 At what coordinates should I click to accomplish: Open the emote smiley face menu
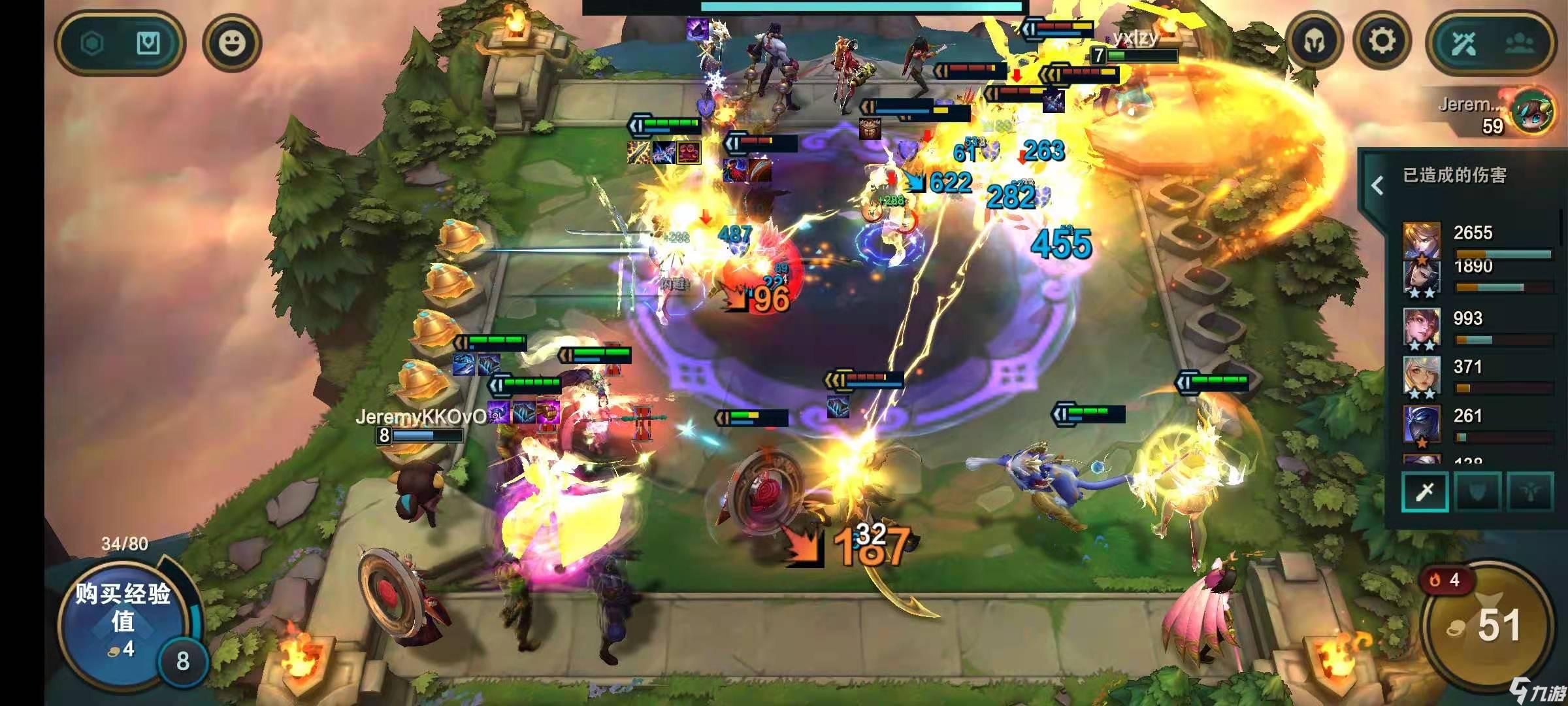point(232,44)
